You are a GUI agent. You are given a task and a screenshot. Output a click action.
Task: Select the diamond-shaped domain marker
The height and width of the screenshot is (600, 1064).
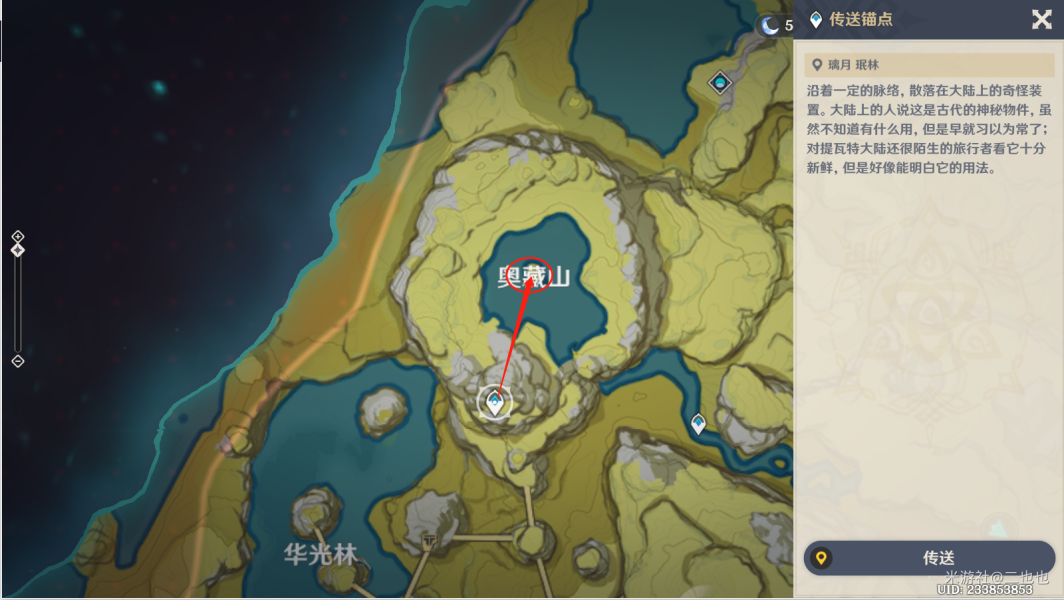[719, 82]
